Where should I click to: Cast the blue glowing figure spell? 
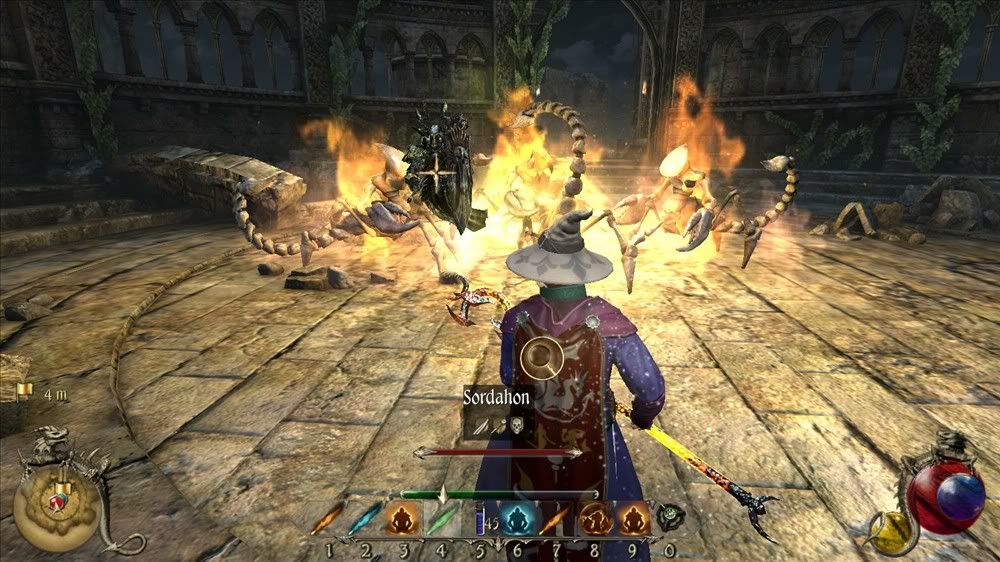(x=518, y=519)
